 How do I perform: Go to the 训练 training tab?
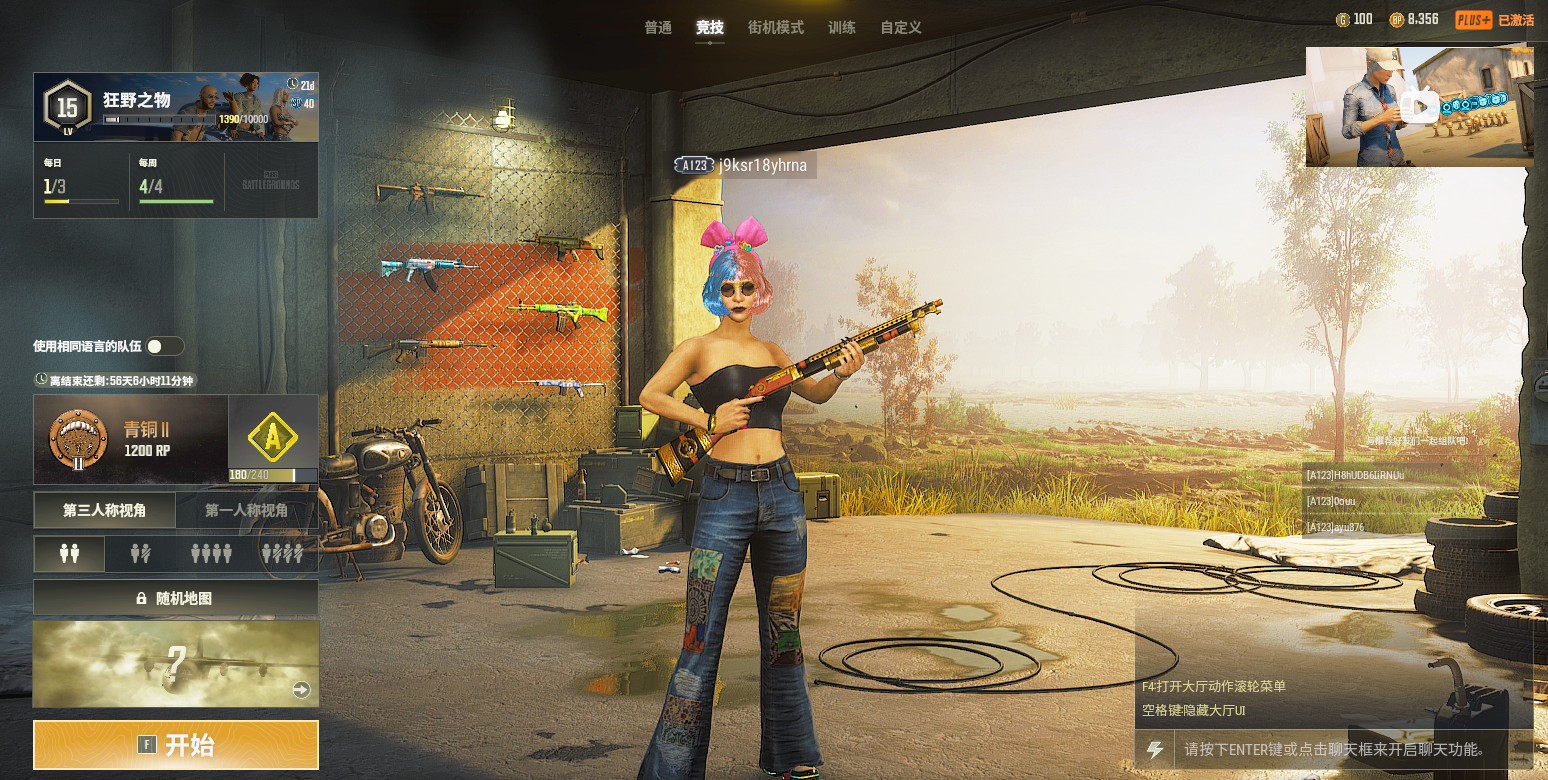pyautogui.click(x=842, y=28)
